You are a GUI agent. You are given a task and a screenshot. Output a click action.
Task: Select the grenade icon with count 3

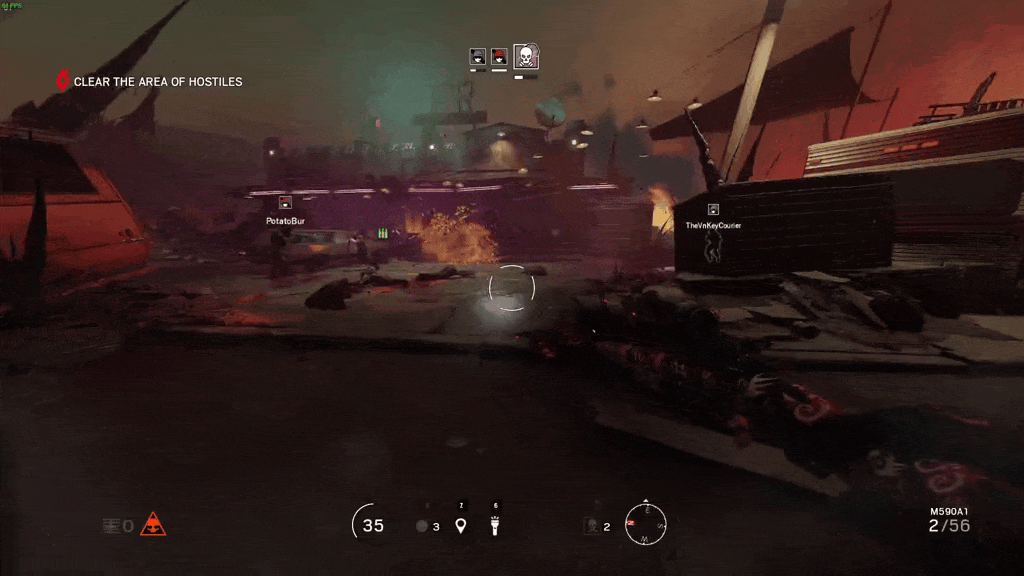click(x=423, y=526)
